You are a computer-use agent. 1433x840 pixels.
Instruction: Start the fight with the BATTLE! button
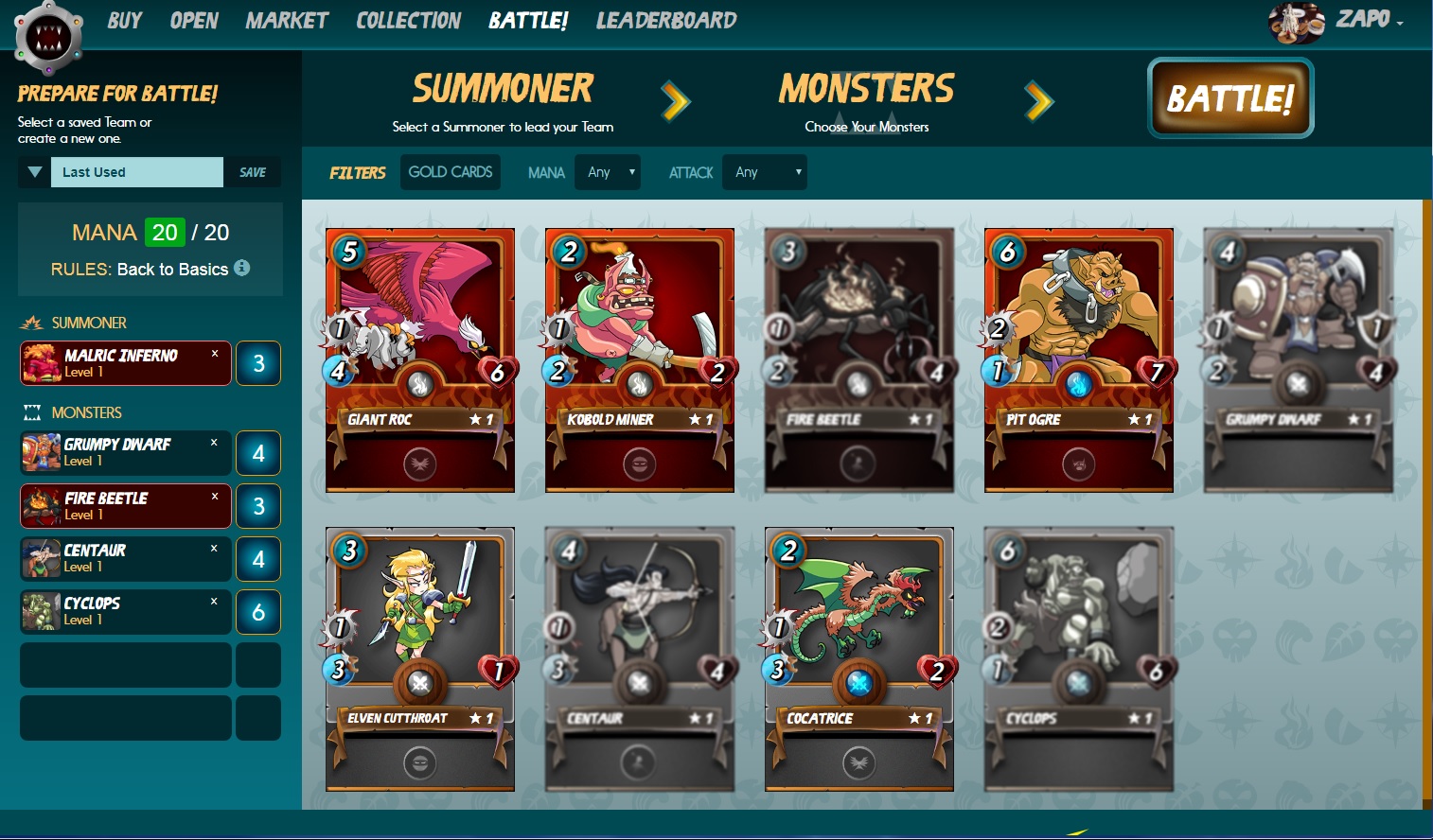[x=1230, y=98]
